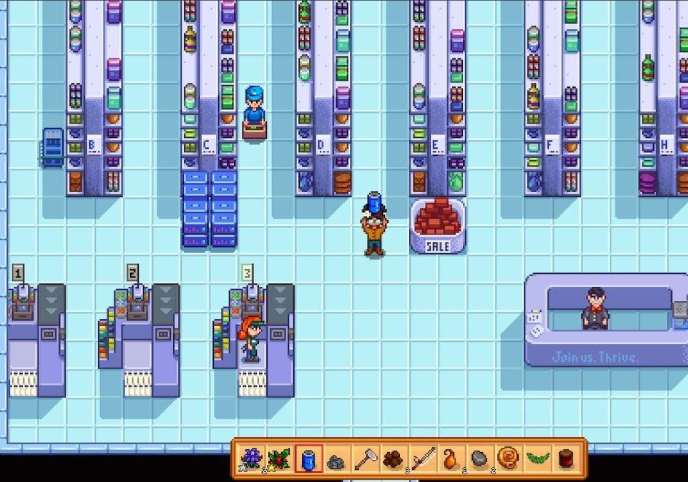Pick the green leafy fiber slot

[x=540, y=459]
